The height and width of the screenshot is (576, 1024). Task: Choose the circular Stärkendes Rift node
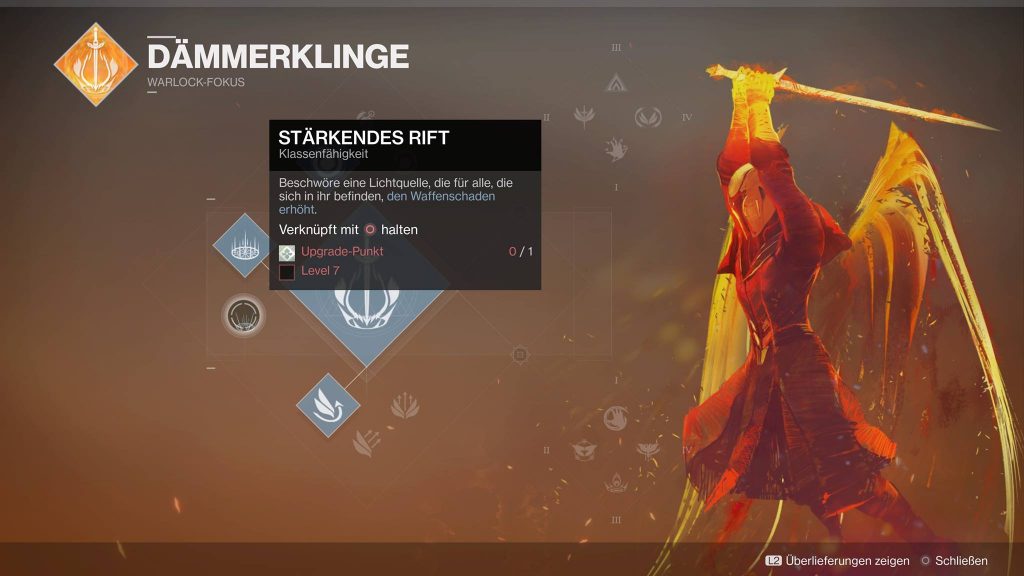[x=244, y=316]
